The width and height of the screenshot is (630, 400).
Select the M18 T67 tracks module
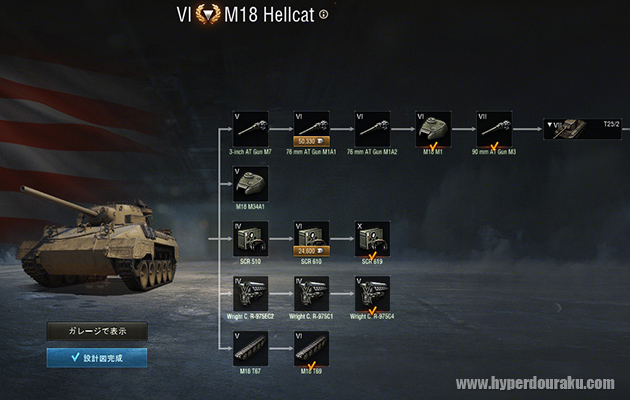(x=250, y=347)
